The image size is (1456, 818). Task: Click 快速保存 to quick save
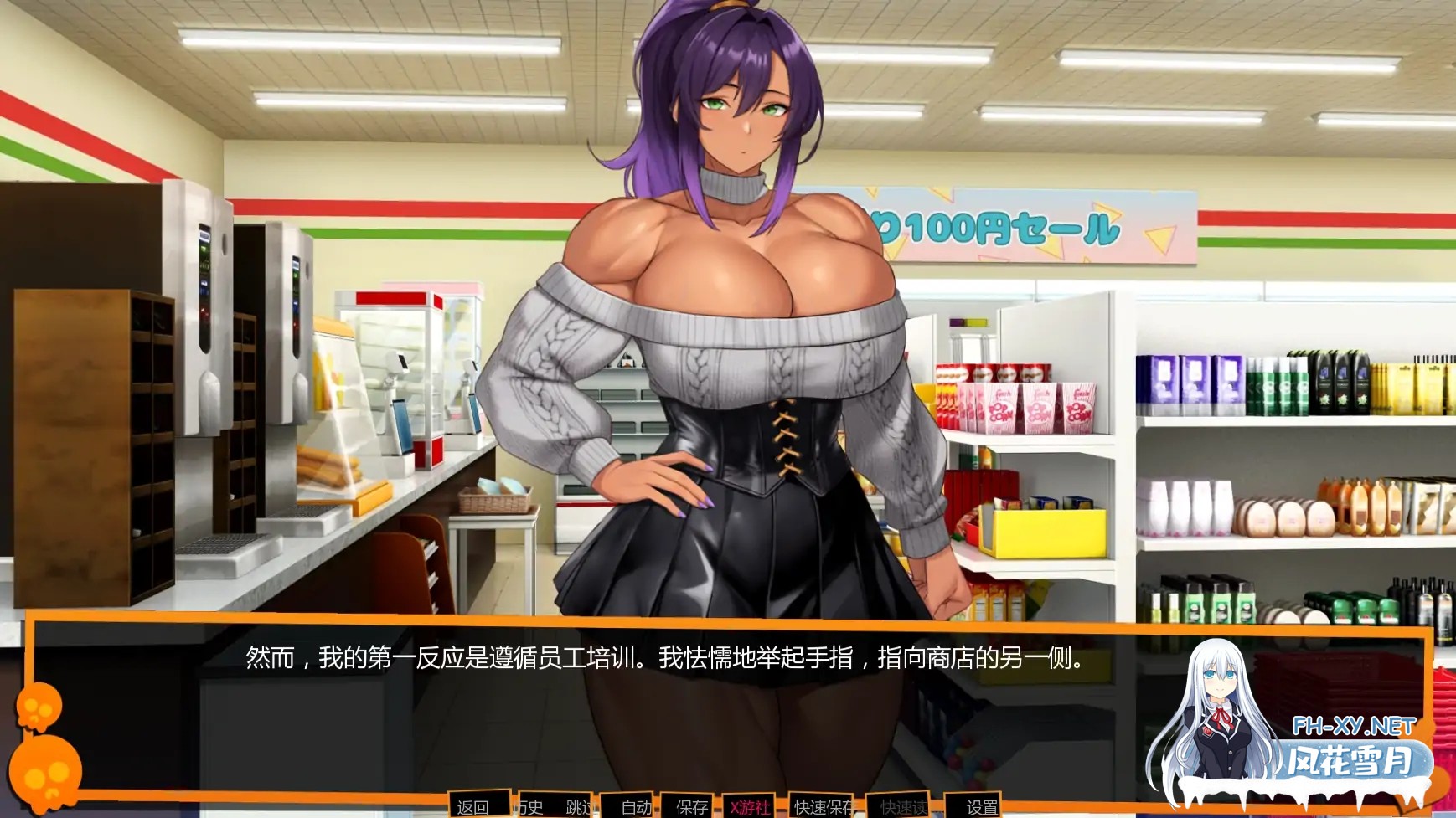824,806
